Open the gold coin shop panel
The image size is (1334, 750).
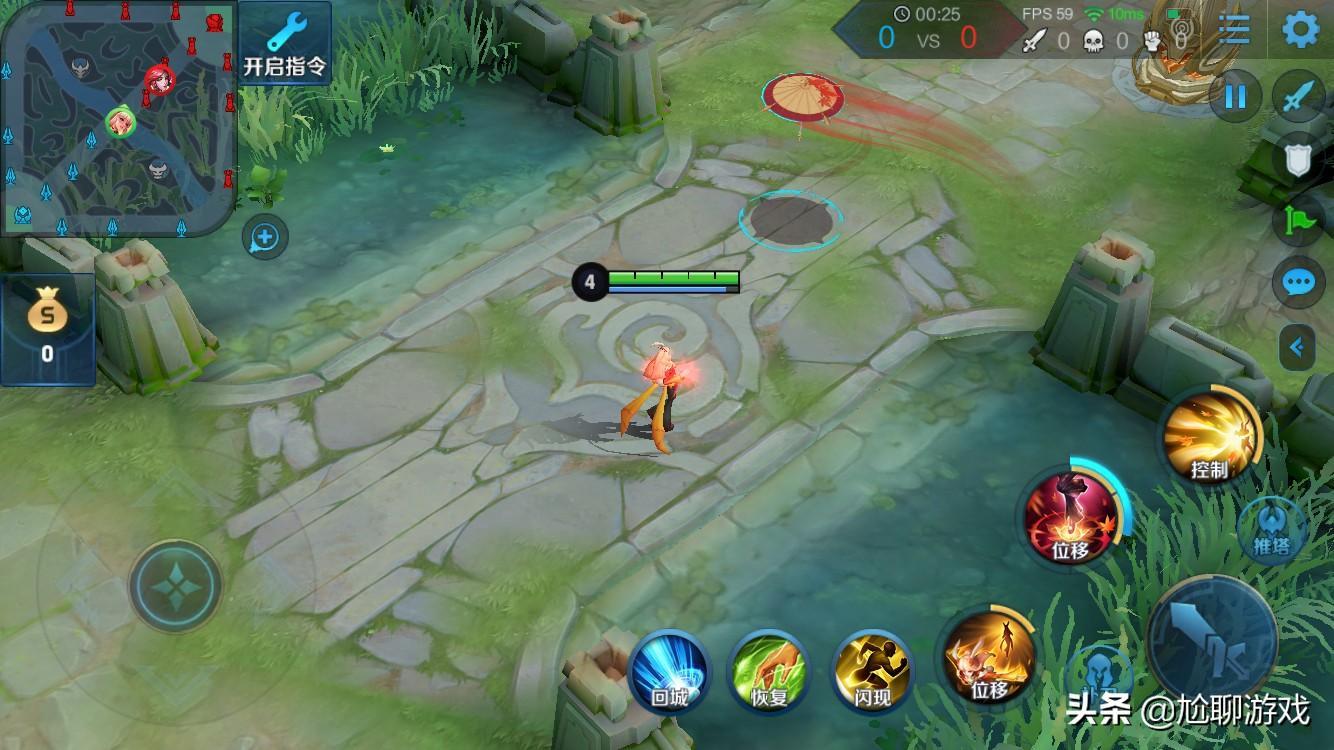(47, 328)
